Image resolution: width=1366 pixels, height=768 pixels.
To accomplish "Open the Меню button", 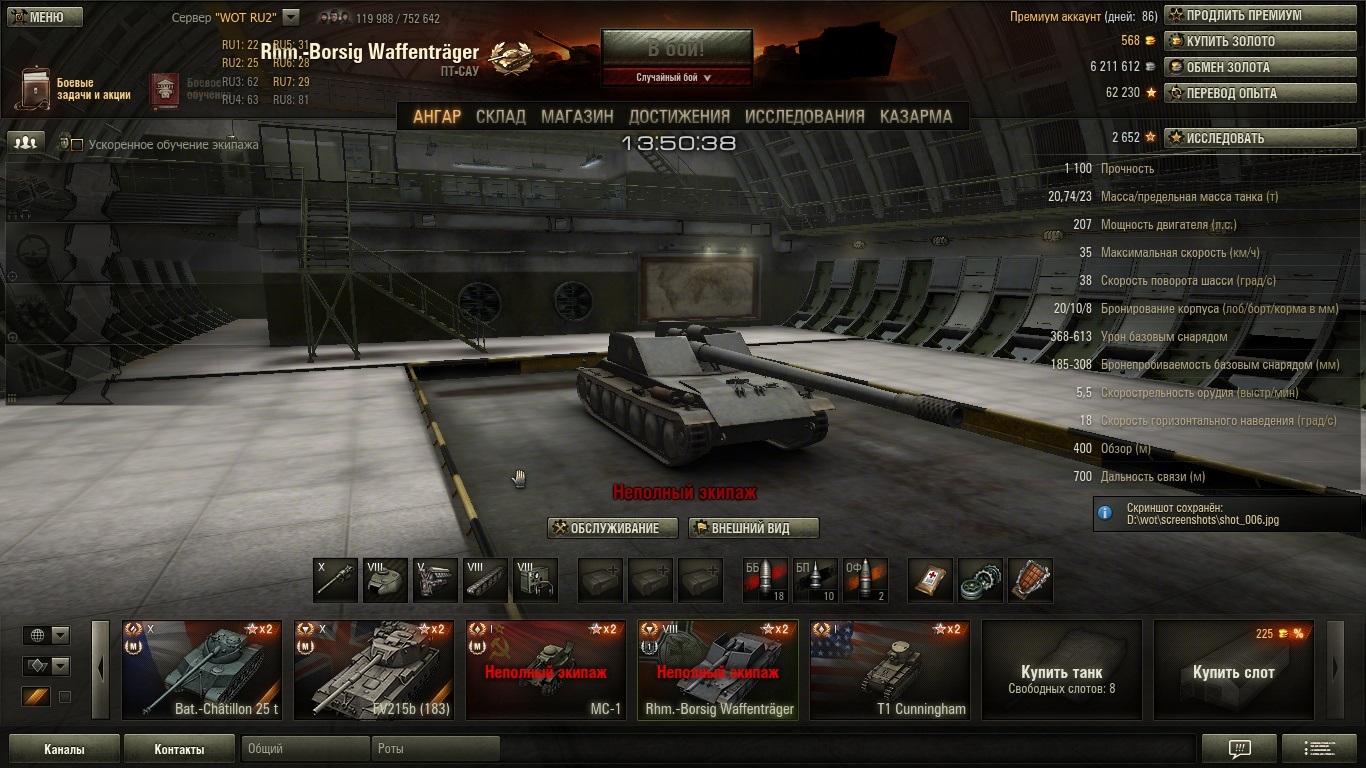I will tap(44, 17).
